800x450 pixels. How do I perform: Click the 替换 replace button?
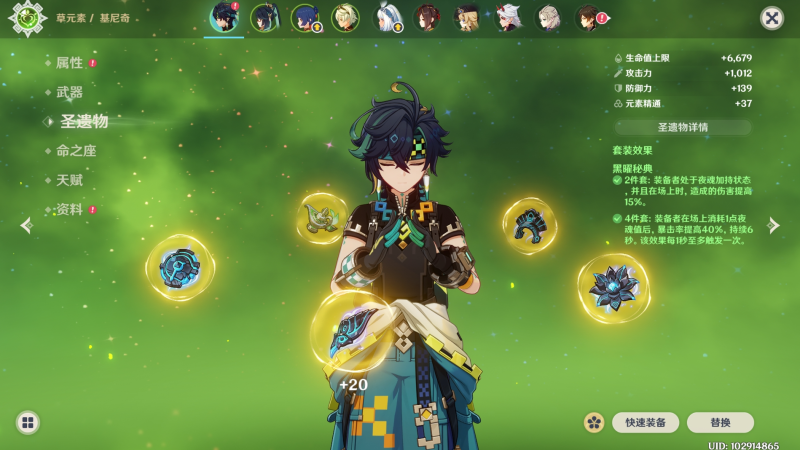720,423
